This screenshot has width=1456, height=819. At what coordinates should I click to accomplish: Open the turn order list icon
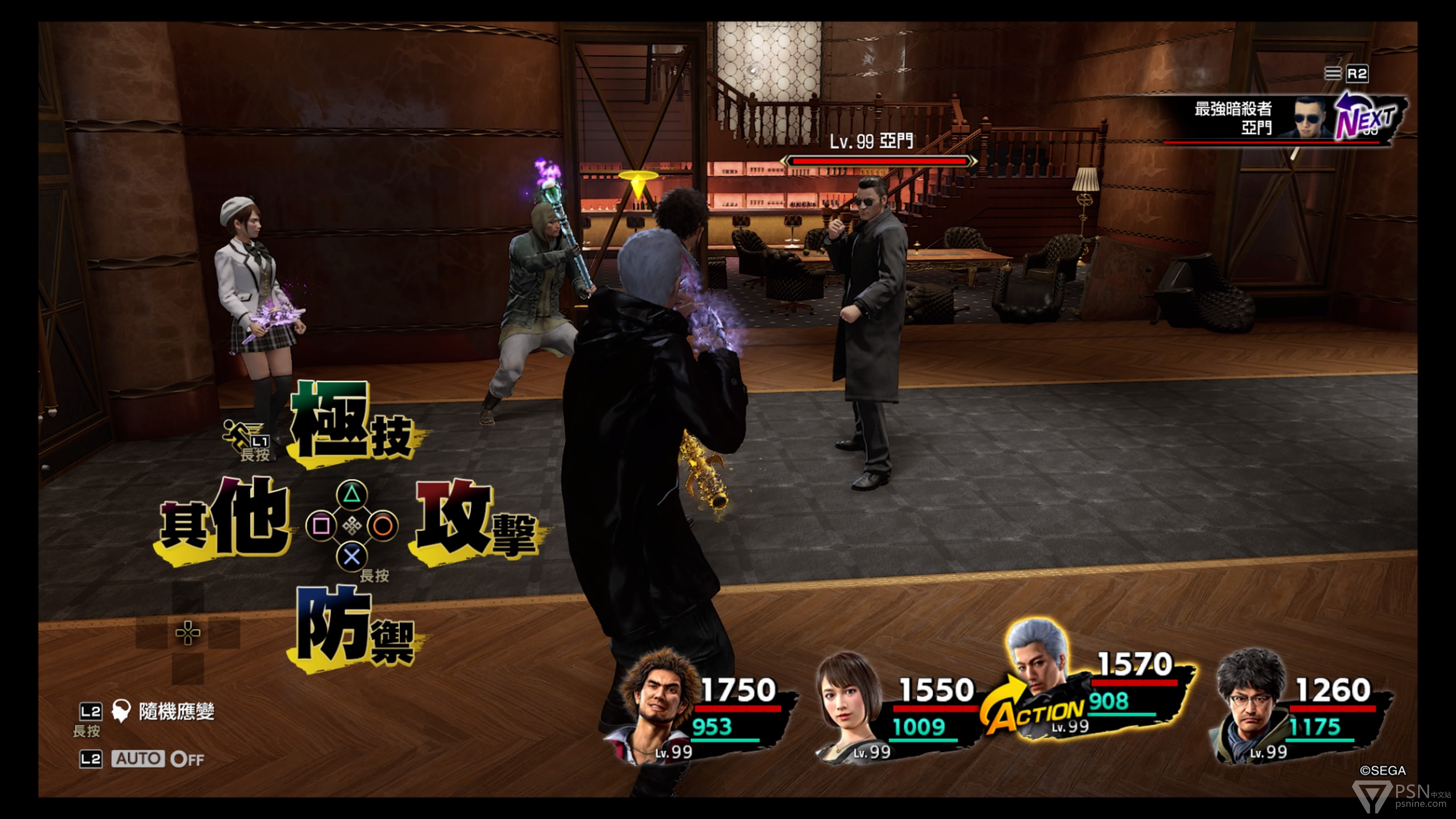(1332, 74)
